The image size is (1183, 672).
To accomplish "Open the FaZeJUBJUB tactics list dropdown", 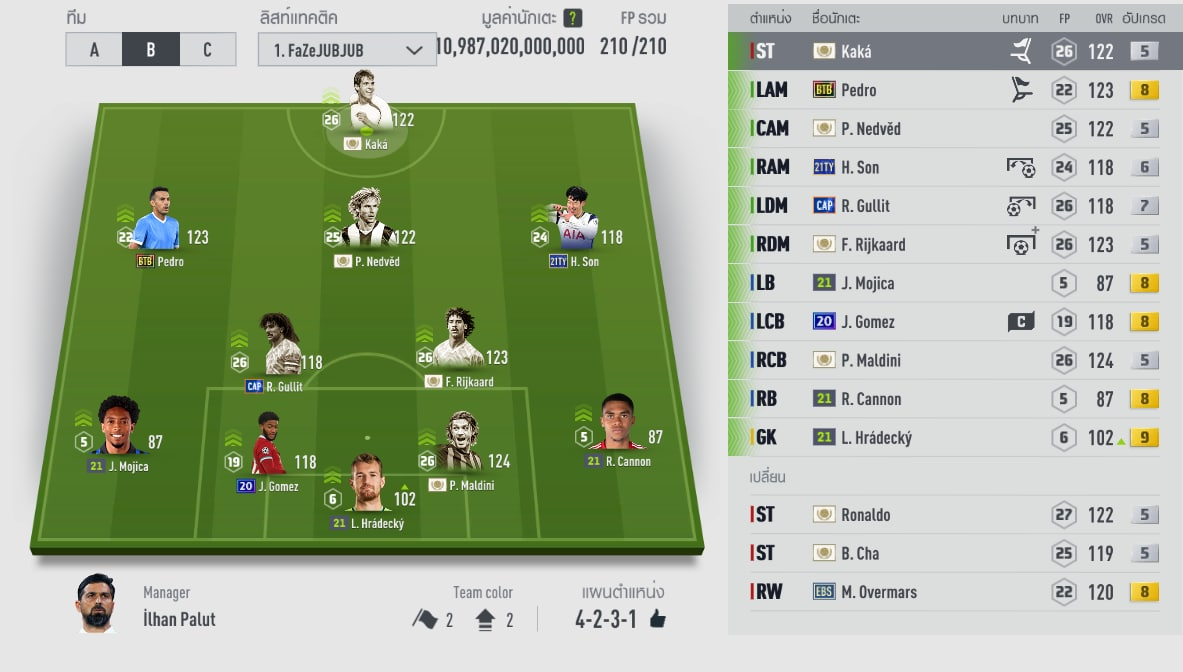I will point(347,50).
